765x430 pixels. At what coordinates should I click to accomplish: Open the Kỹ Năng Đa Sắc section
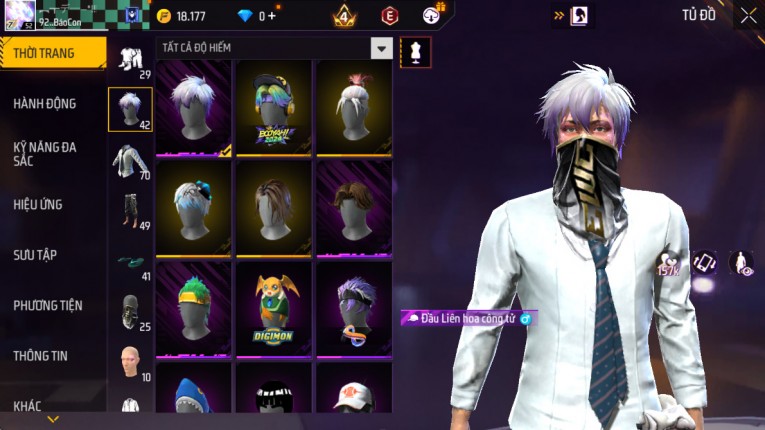pyautogui.click(x=45, y=153)
